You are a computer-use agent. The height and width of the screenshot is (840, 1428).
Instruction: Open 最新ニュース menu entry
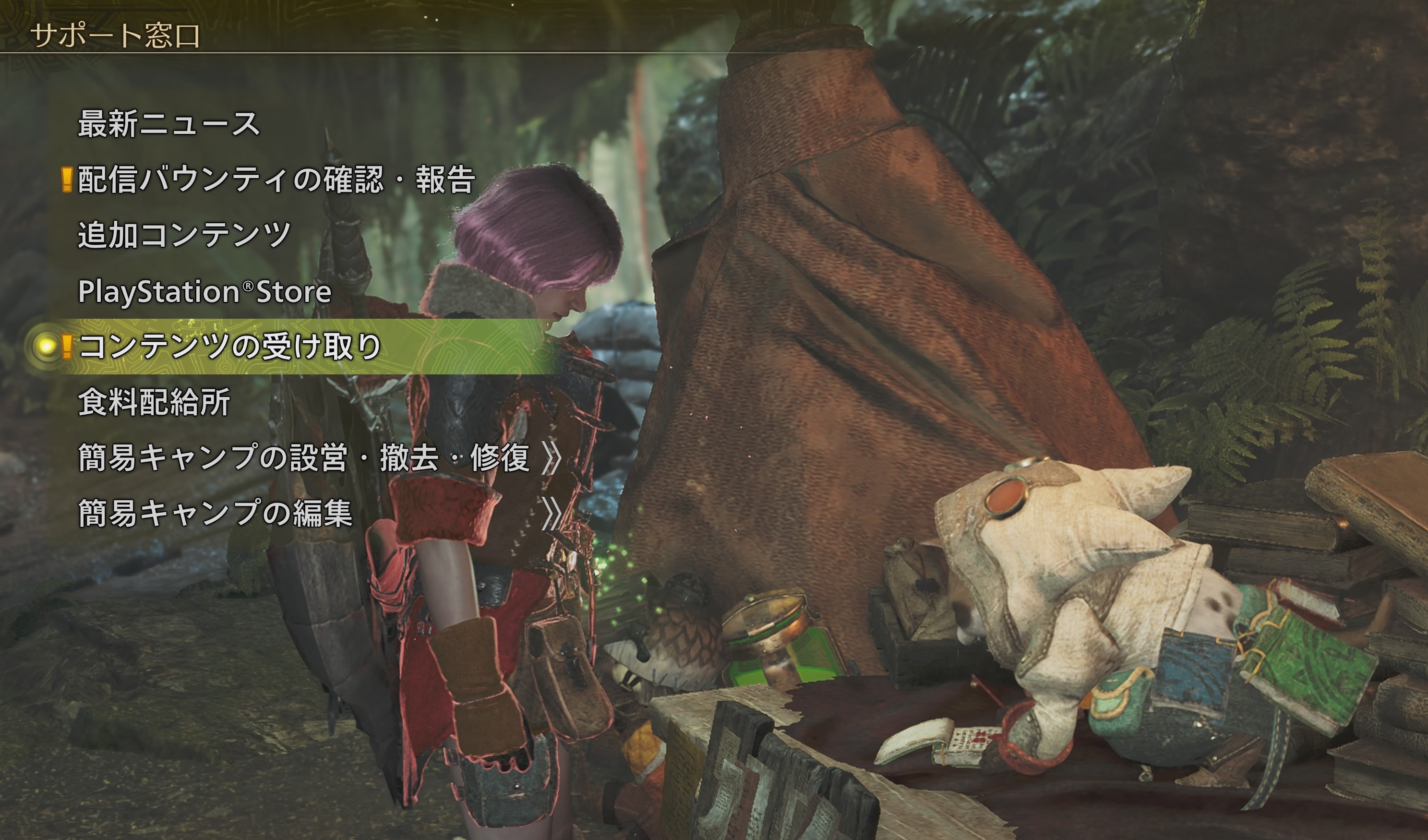168,123
